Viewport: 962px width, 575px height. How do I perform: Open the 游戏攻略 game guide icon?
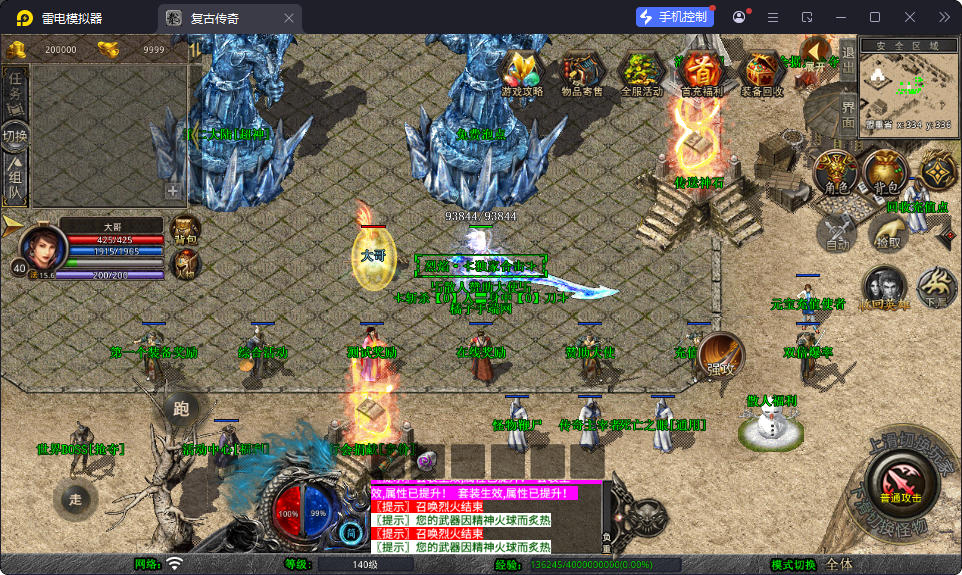click(522, 72)
